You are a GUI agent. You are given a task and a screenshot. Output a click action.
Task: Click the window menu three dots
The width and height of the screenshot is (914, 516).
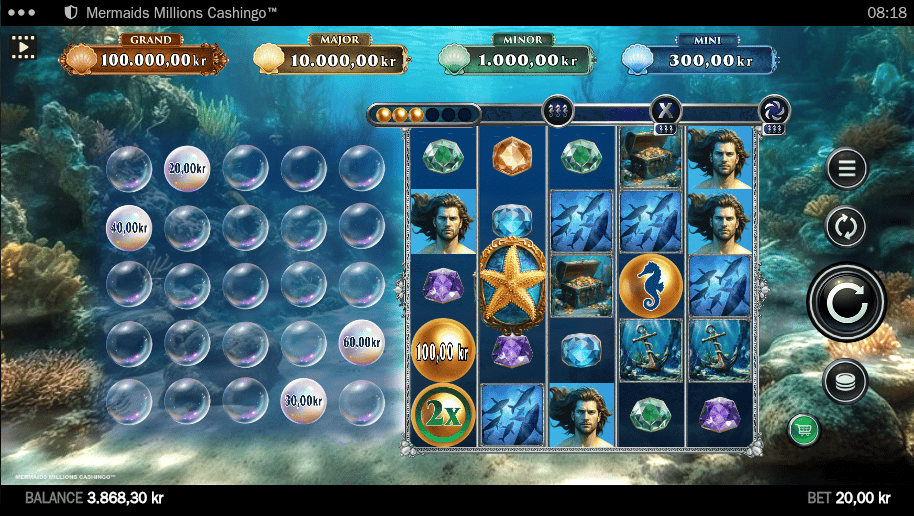pos(21,13)
